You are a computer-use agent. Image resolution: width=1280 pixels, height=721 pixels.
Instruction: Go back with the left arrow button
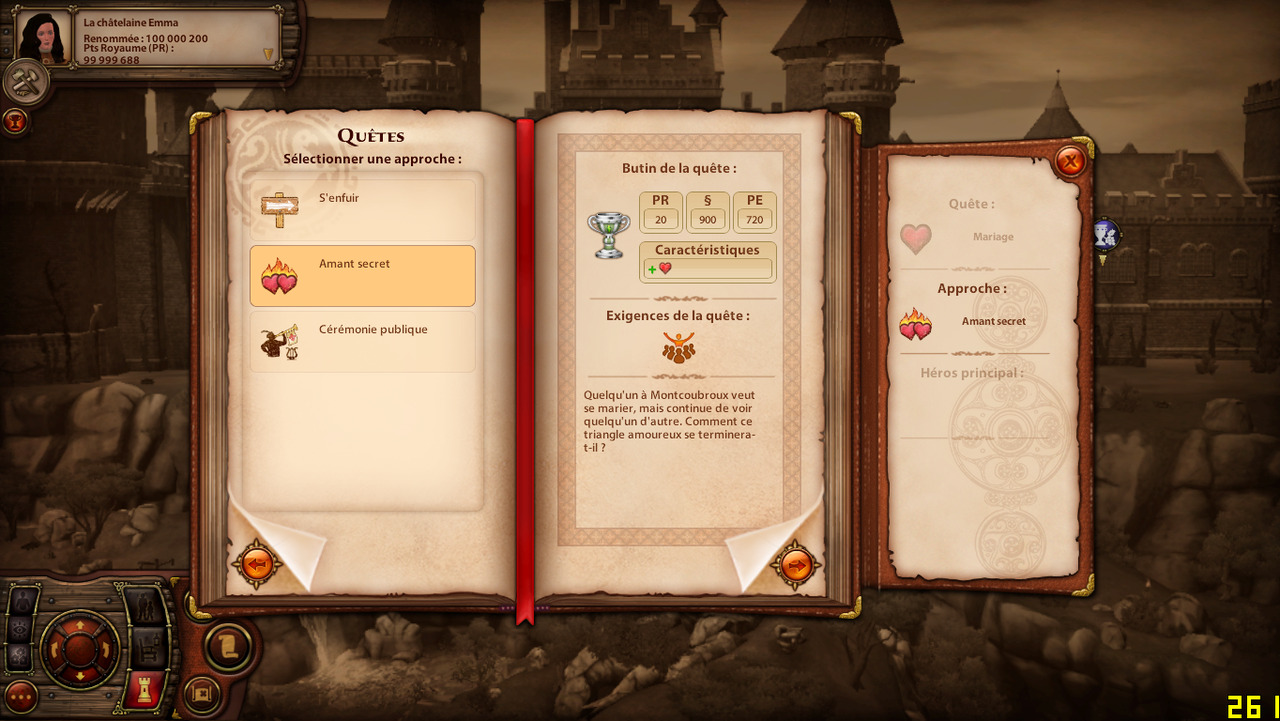click(x=257, y=565)
